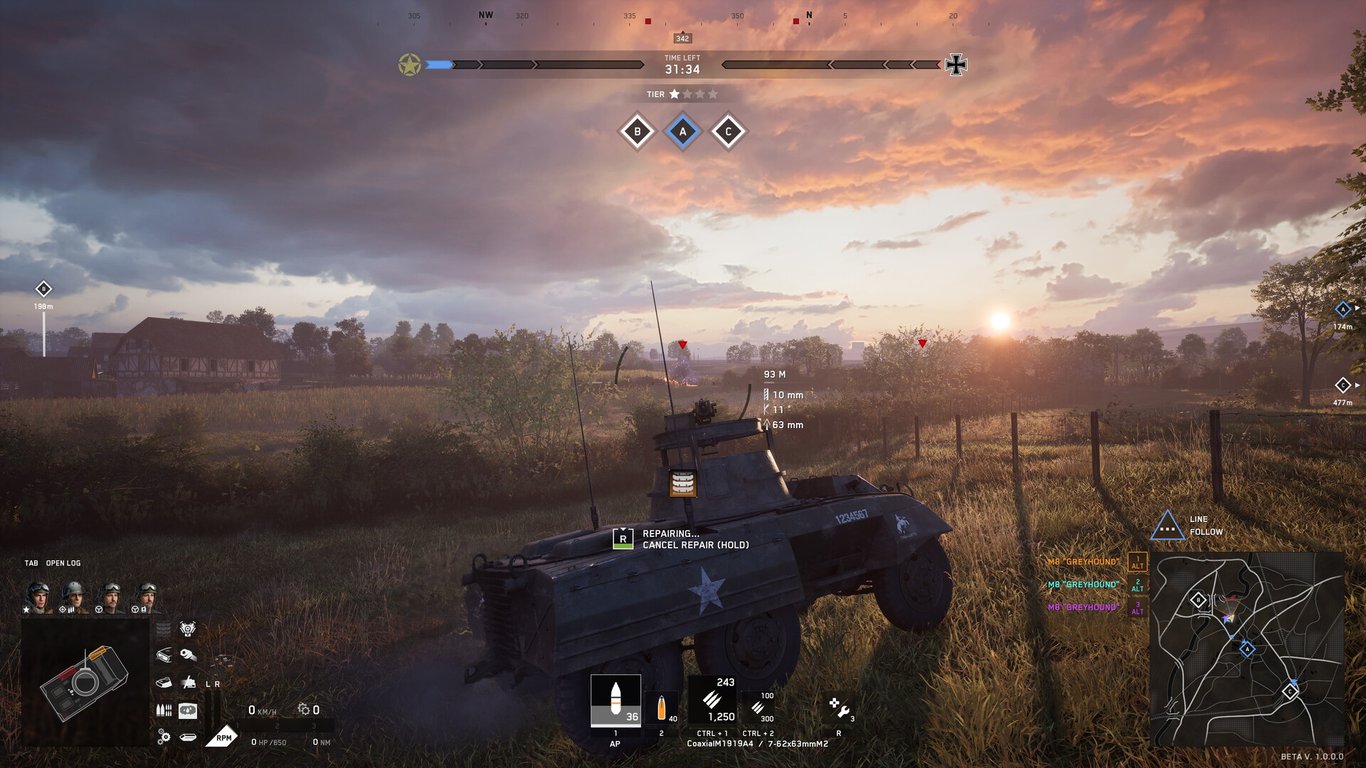The image size is (1366, 768).
Task: Click the gun barrel module icon
Action: click(188, 653)
